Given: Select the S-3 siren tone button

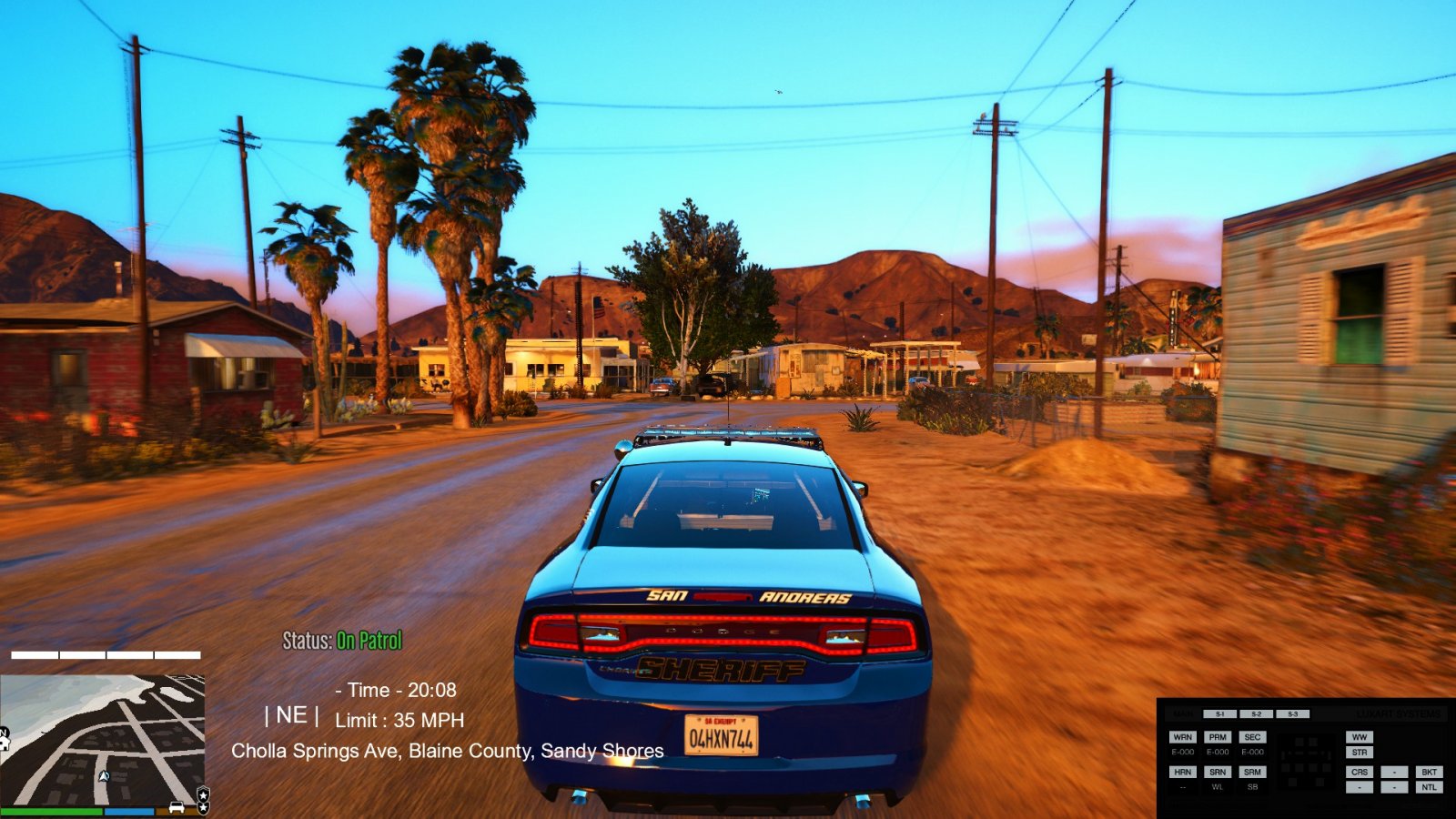Looking at the screenshot, I should pos(1292,714).
